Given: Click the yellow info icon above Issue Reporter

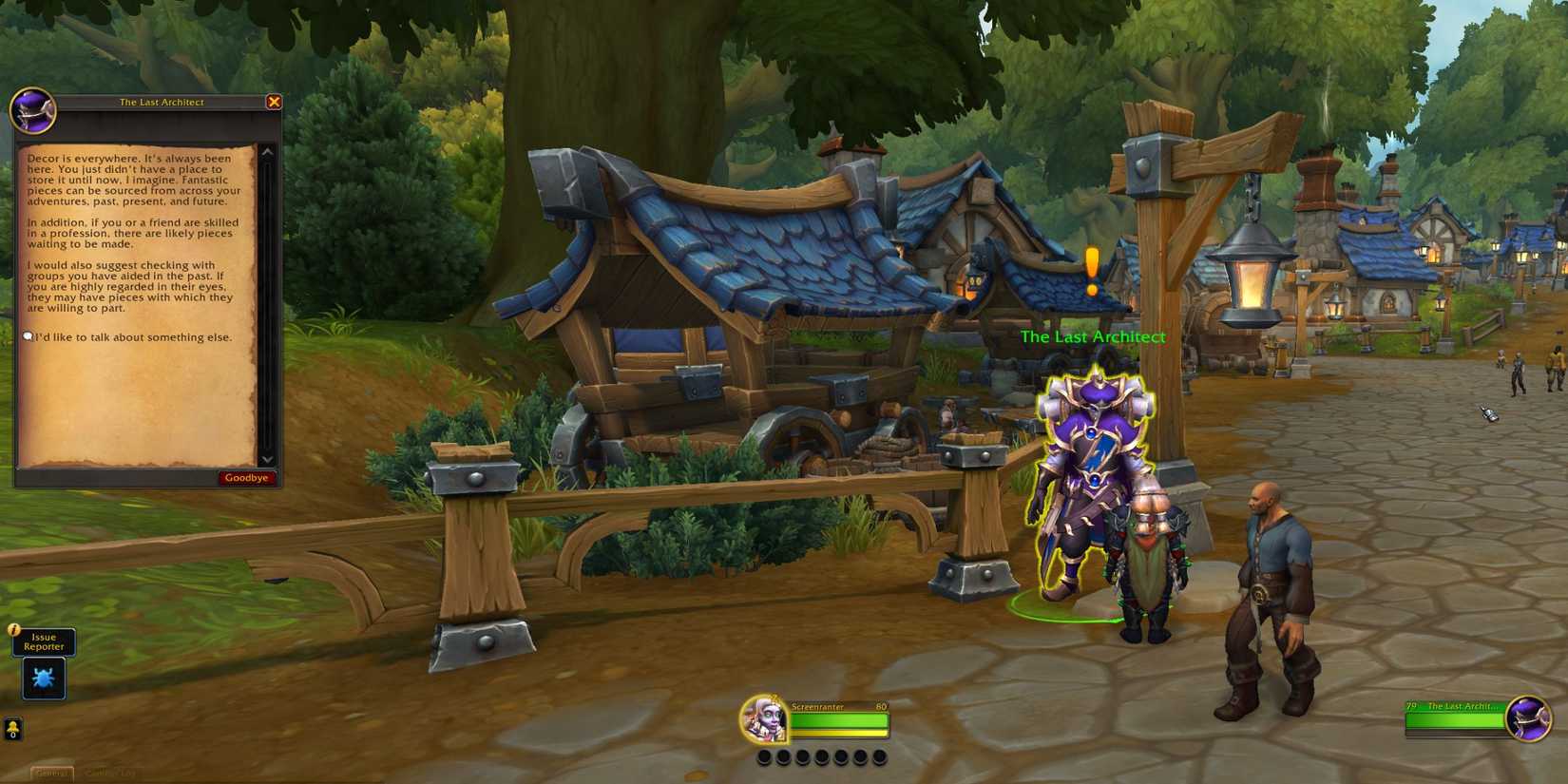Looking at the screenshot, I should tap(14, 628).
